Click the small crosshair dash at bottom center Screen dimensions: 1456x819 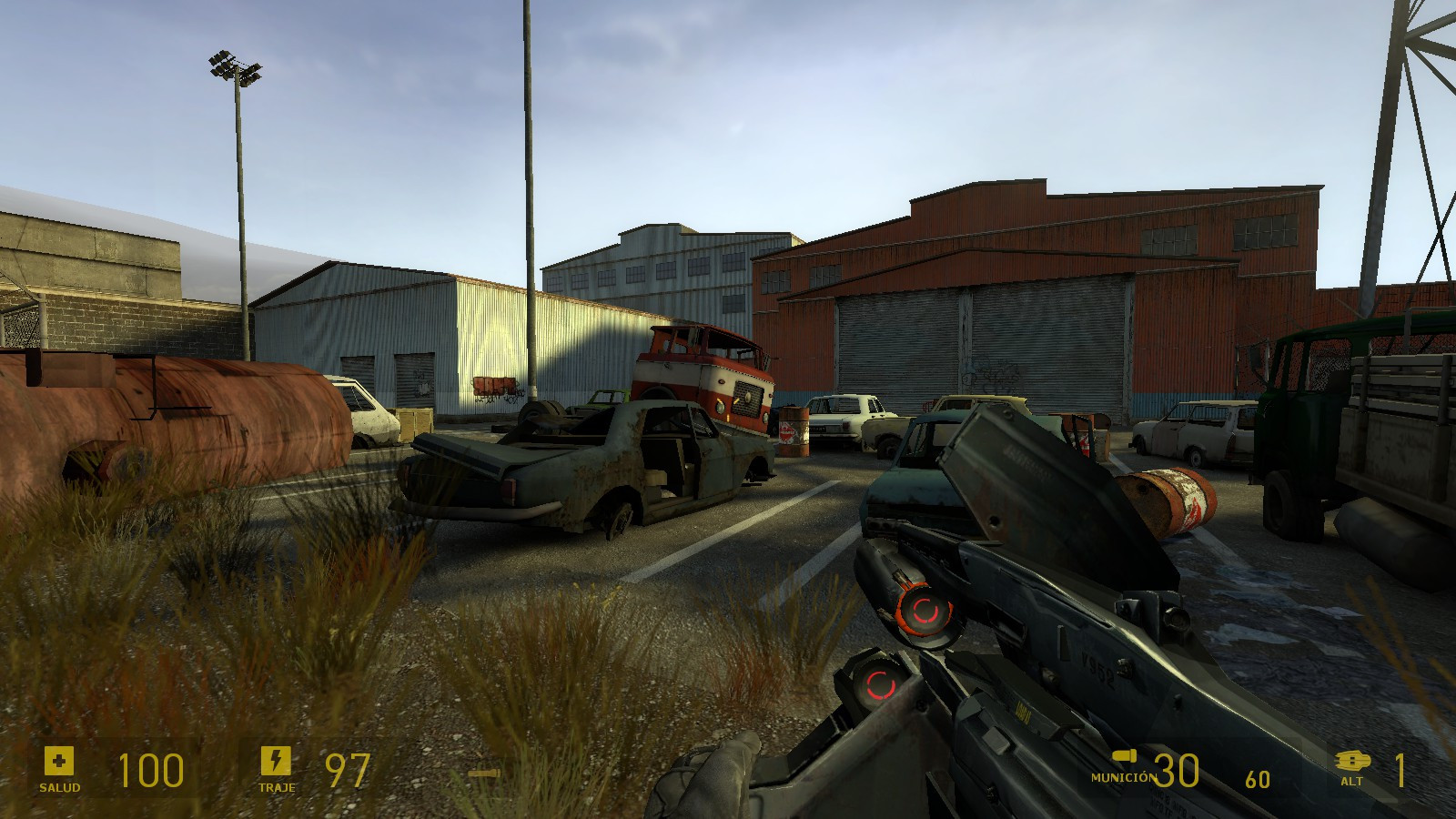[482, 771]
